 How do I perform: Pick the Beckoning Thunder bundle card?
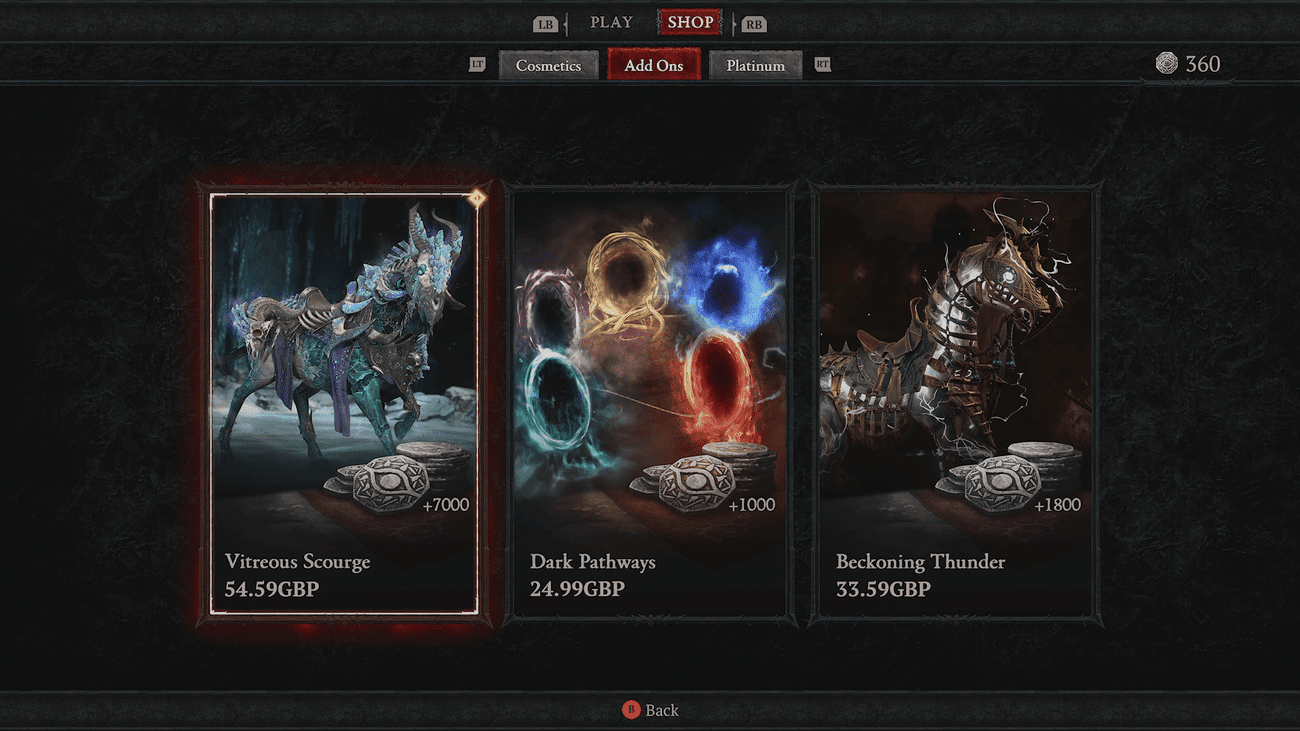pyautogui.click(x=955, y=403)
